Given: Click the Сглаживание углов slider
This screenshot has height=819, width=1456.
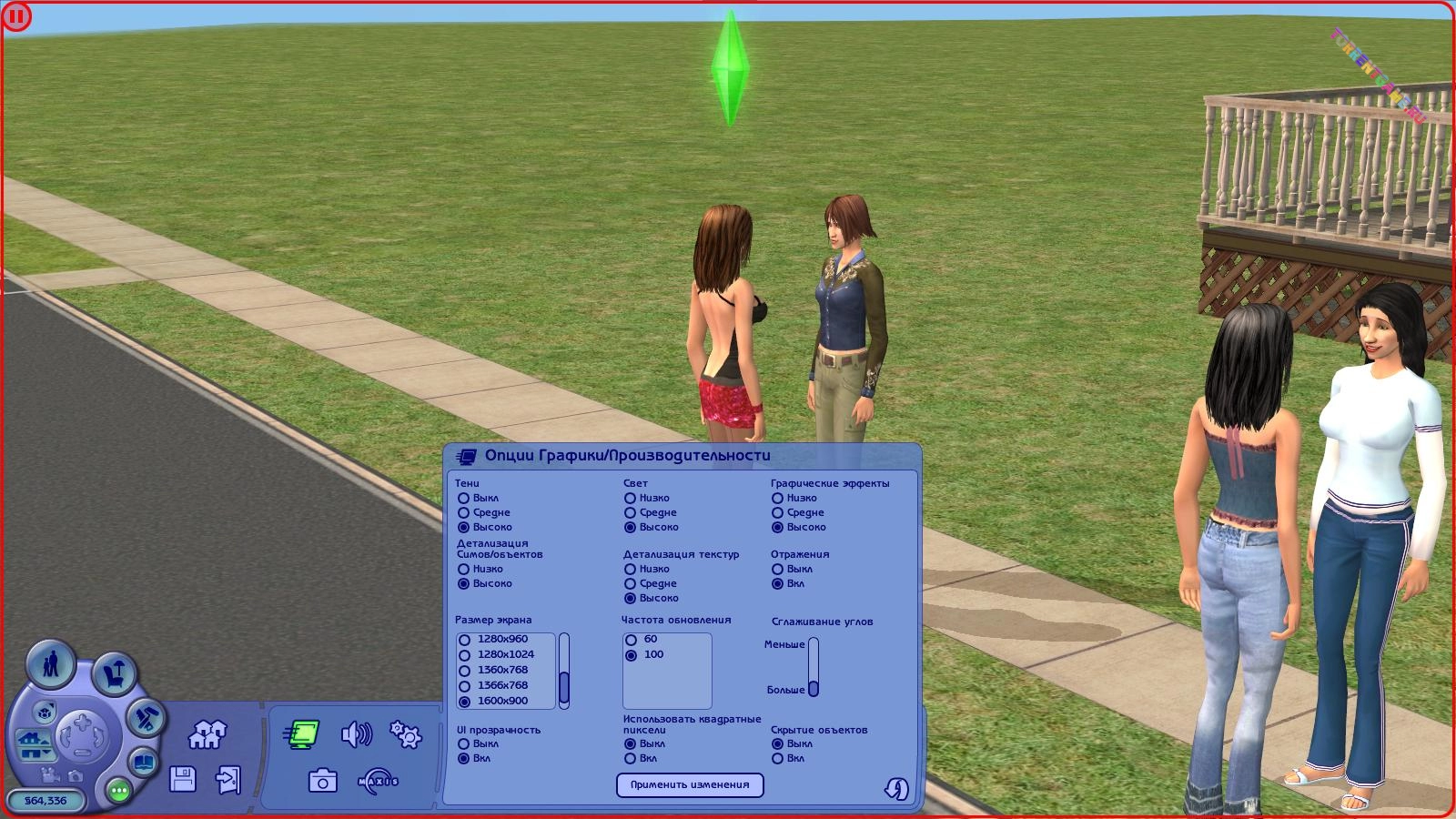Looking at the screenshot, I should click(x=814, y=667).
